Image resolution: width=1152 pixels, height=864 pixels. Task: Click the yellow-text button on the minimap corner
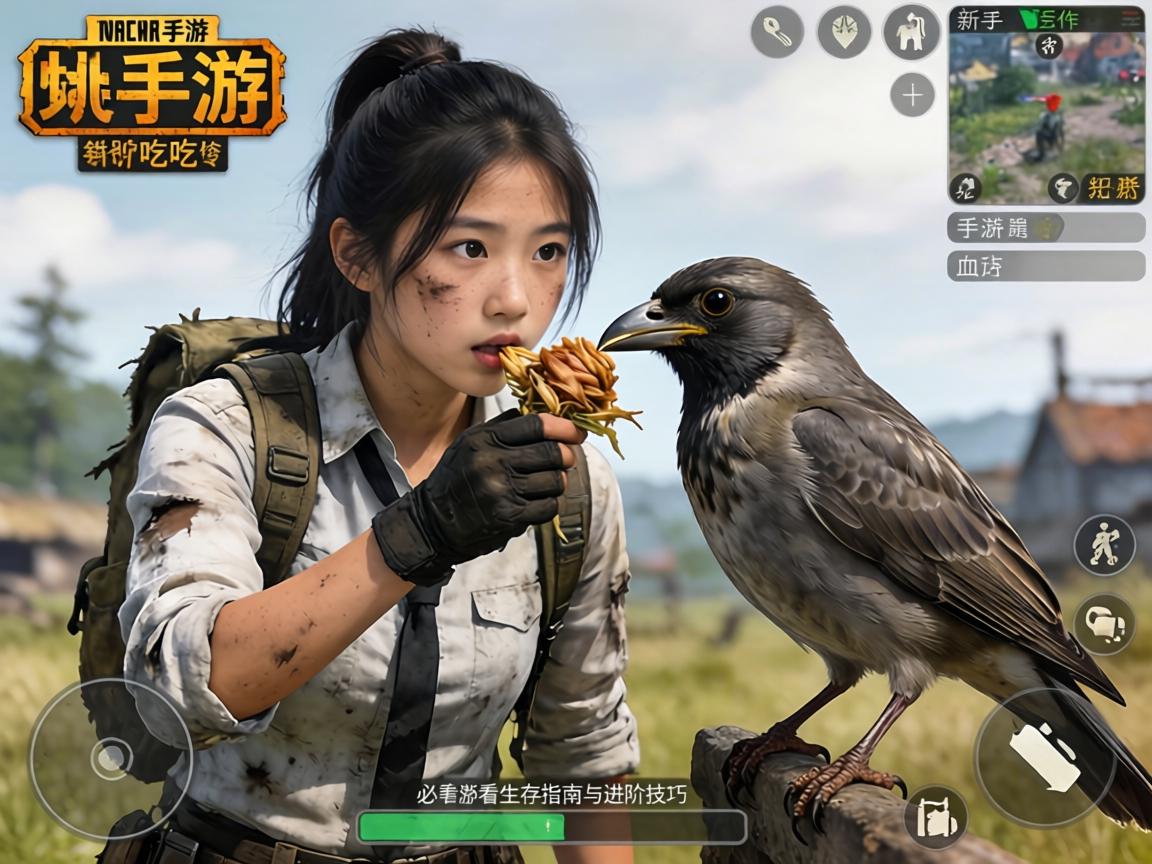click(x=1112, y=187)
